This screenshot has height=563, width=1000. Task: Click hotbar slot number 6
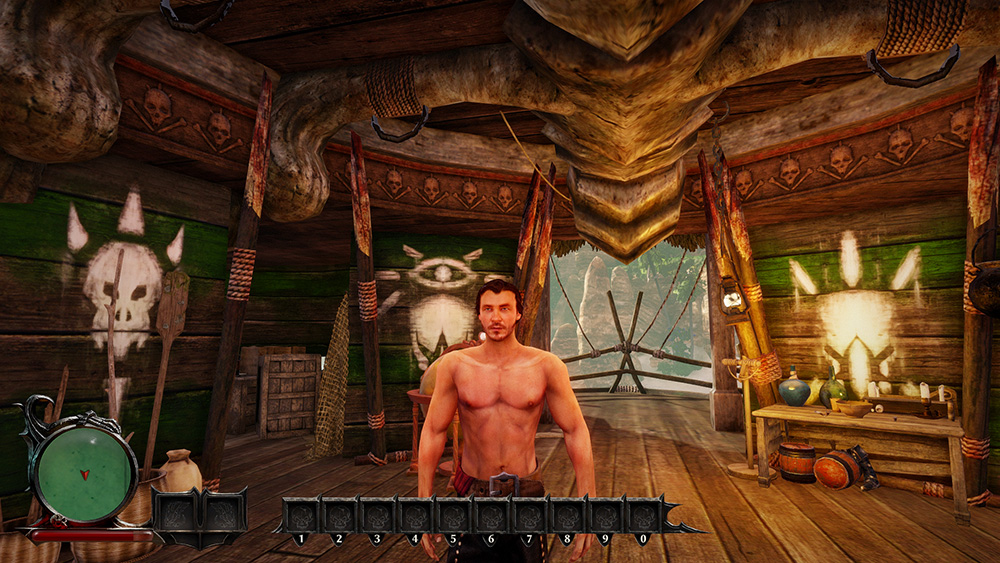click(491, 516)
